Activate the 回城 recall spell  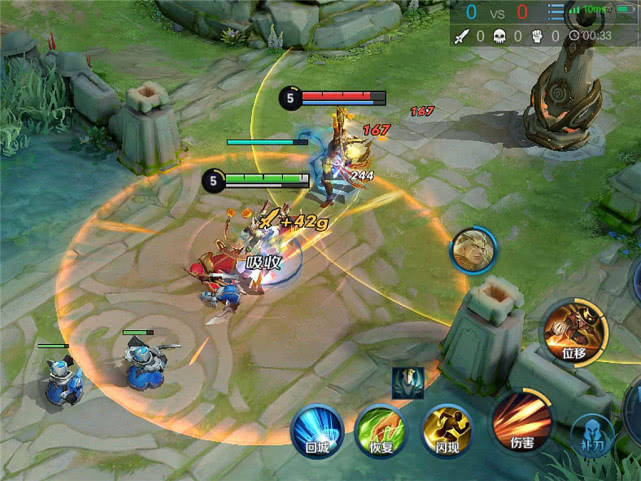pos(317,432)
